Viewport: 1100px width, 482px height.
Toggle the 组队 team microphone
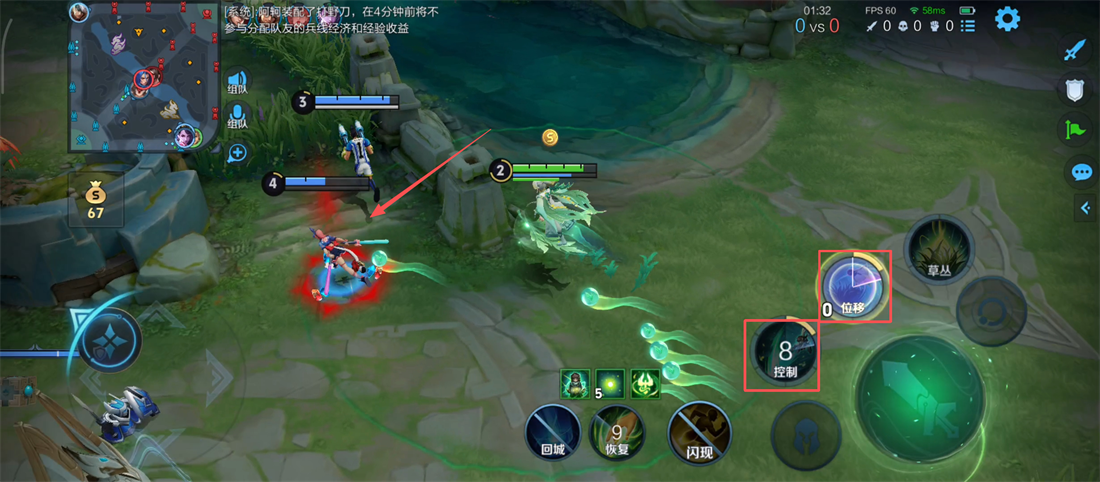click(237, 115)
